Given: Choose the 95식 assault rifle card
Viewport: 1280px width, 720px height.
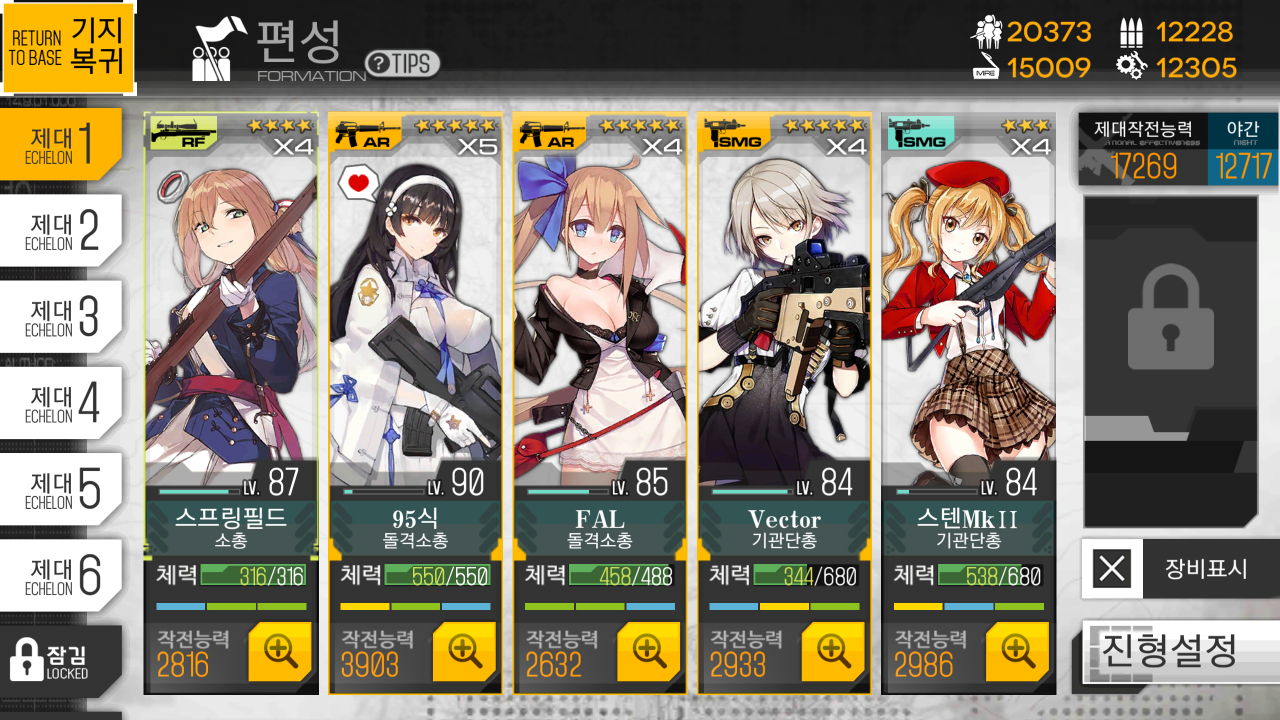Looking at the screenshot, I should pyautogui.click(x=415, y=320).
